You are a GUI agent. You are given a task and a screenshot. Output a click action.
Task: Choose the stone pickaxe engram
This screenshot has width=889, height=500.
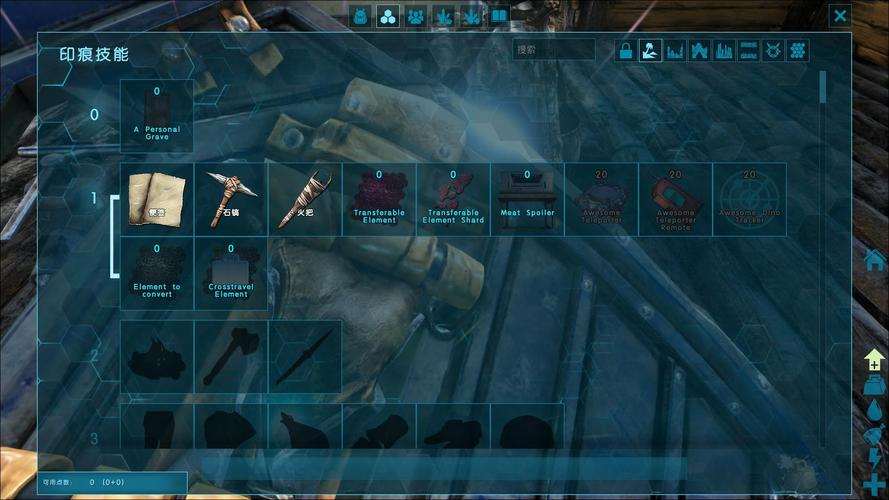[x=231, y=199]
